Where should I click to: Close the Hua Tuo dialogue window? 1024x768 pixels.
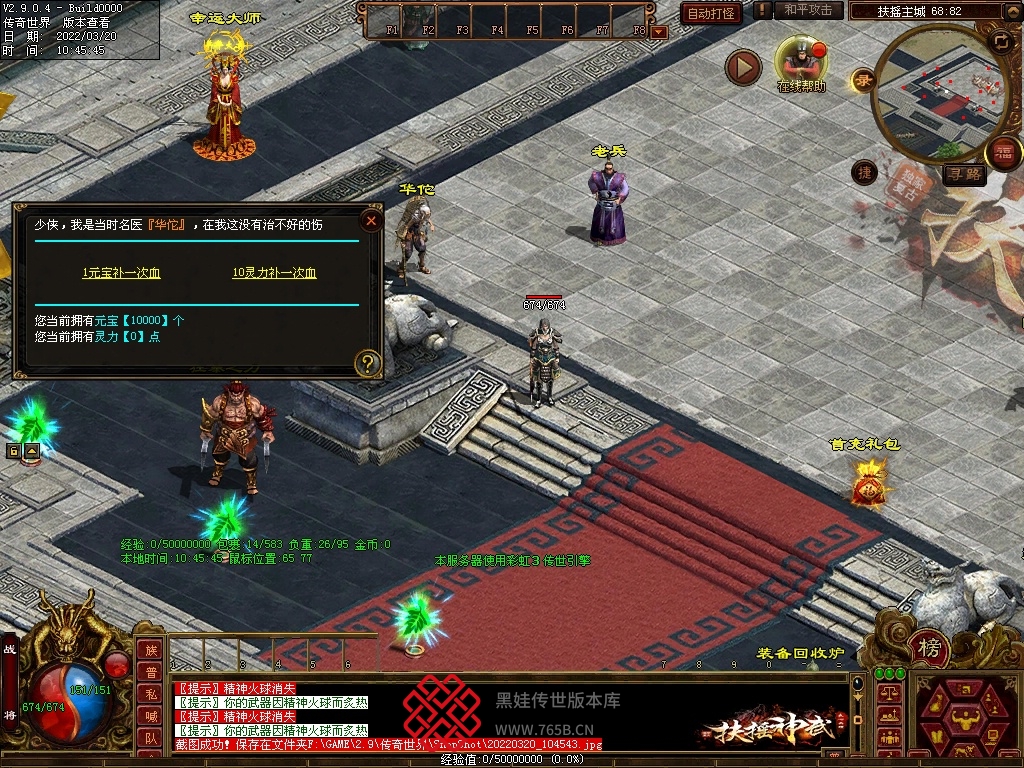click(371, 220)
